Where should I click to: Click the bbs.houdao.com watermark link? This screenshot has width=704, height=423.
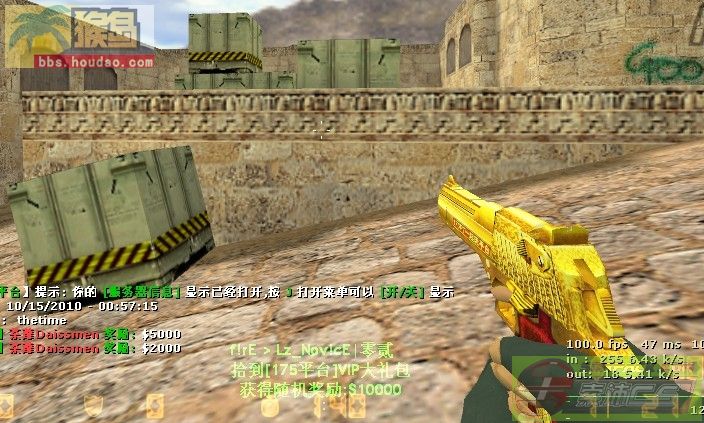pyautogui.click(x=81, y=61)
